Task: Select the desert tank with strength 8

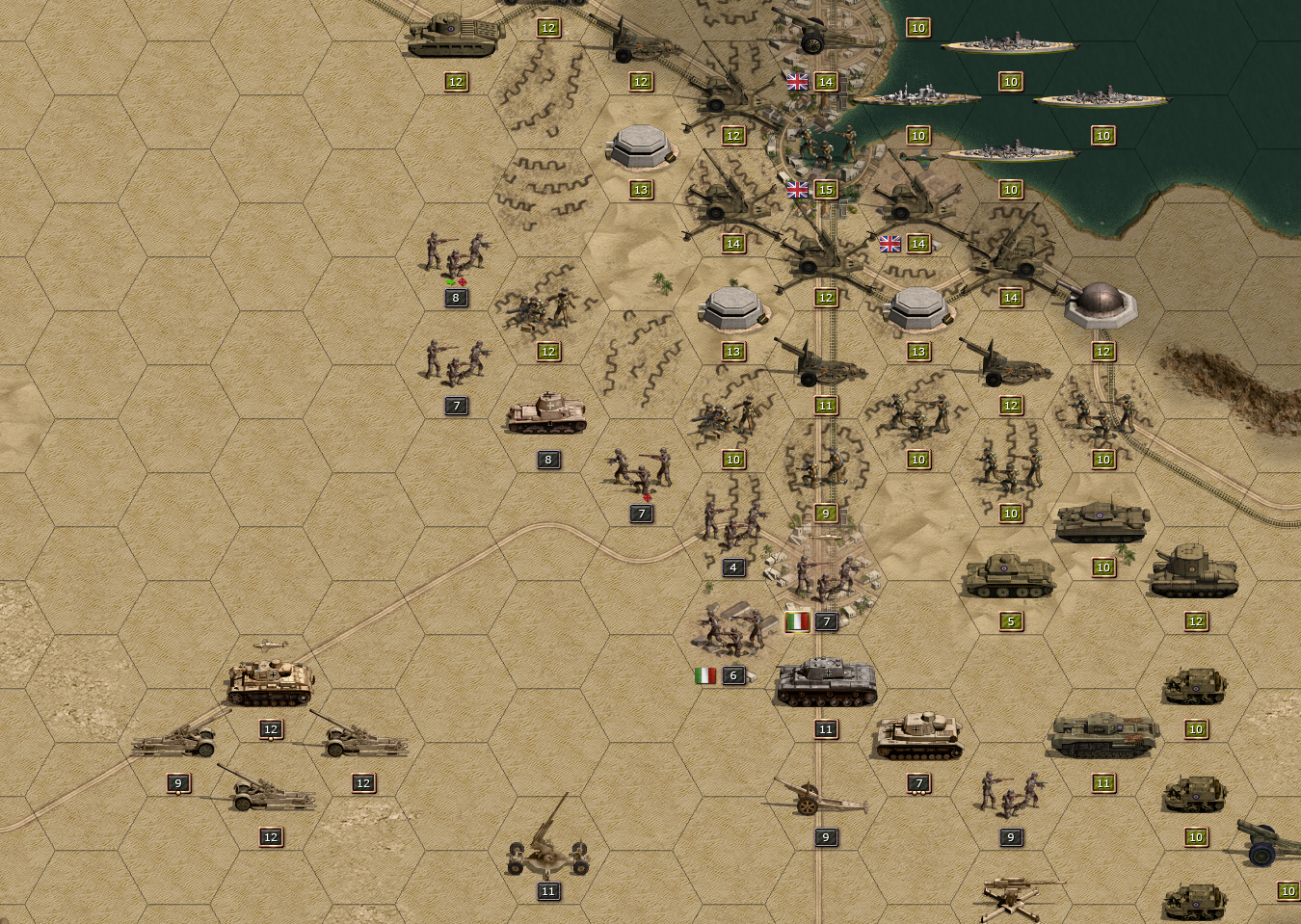Action: (x=547, y=414)
